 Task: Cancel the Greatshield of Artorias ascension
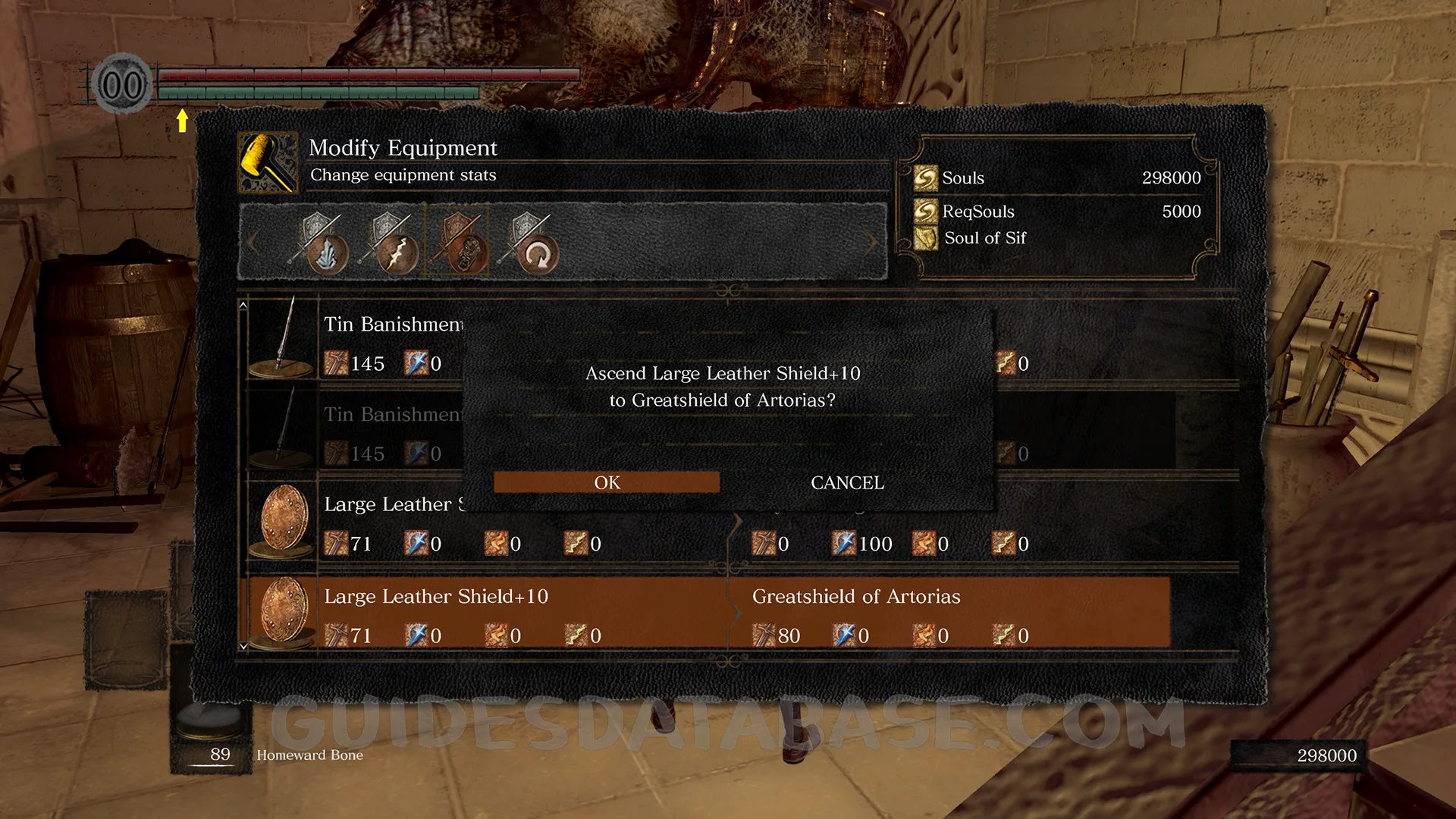pos(847,482)
